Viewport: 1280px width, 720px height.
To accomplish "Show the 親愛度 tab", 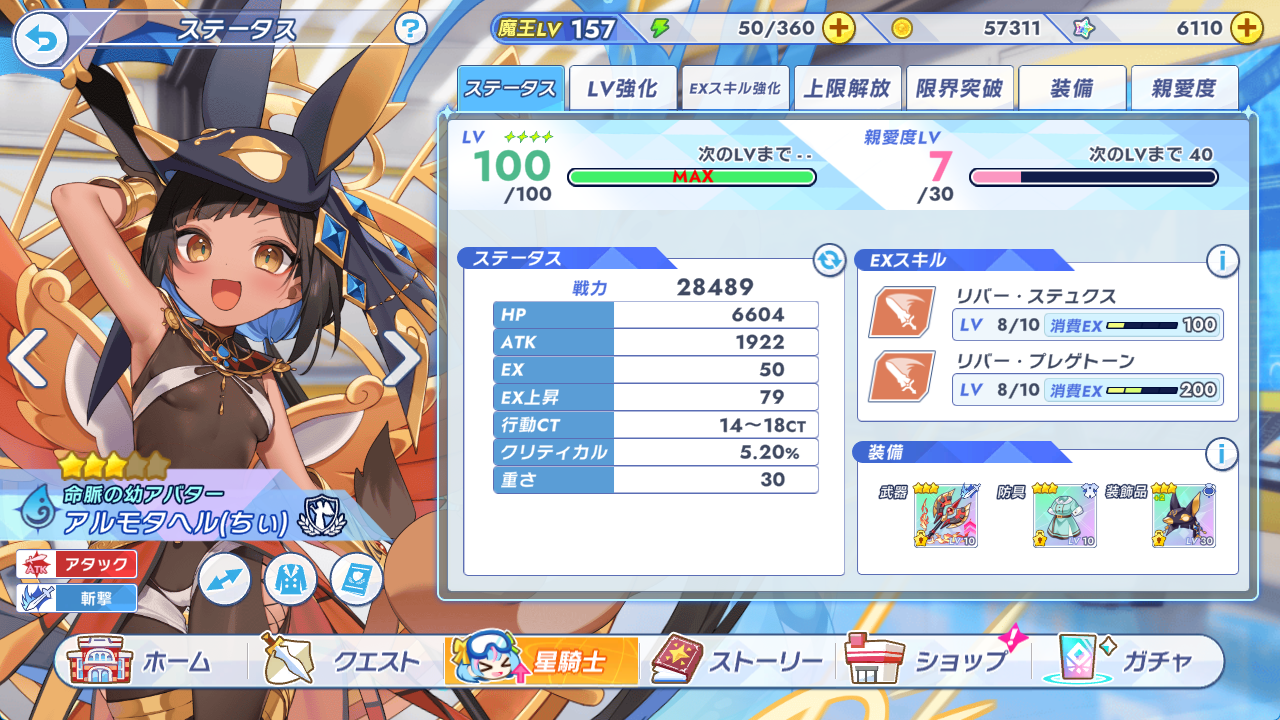I will pos(1184,88).
